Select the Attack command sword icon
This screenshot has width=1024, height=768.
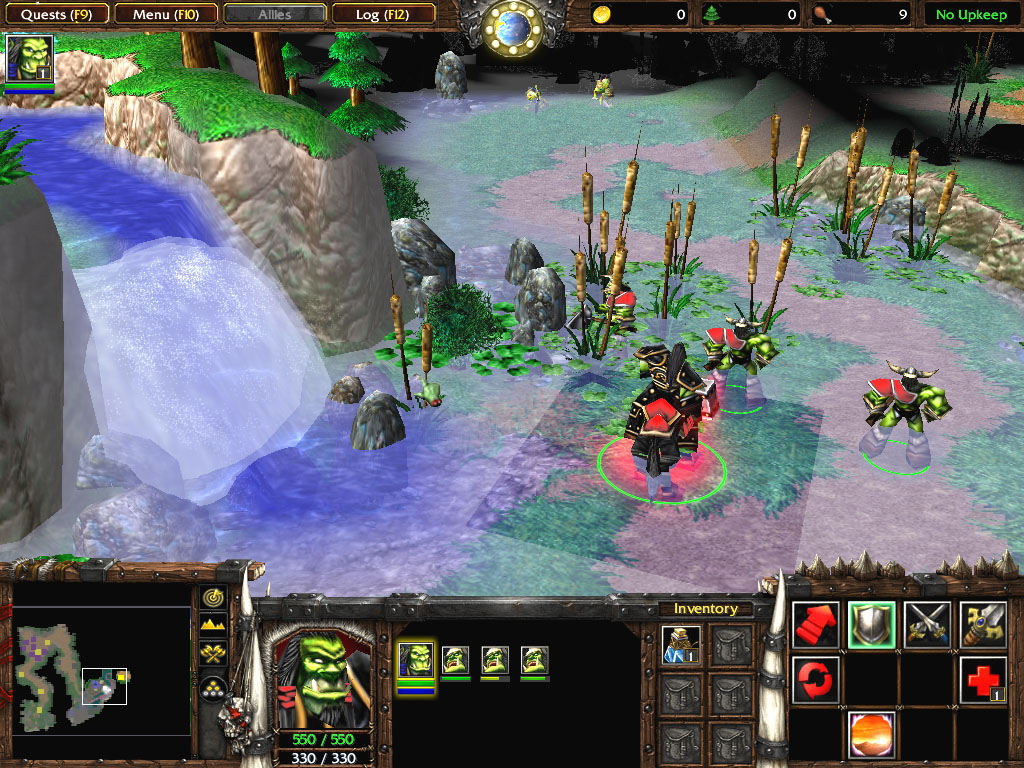pos(982,625)
